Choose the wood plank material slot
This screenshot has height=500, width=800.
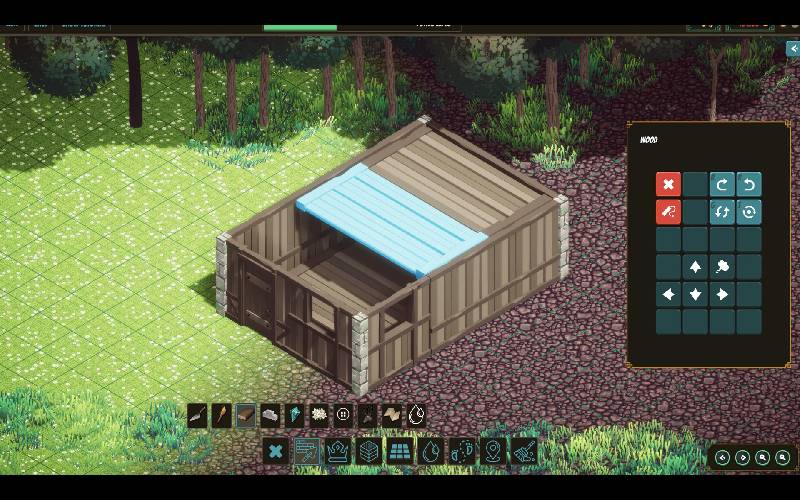coord(246,415)
